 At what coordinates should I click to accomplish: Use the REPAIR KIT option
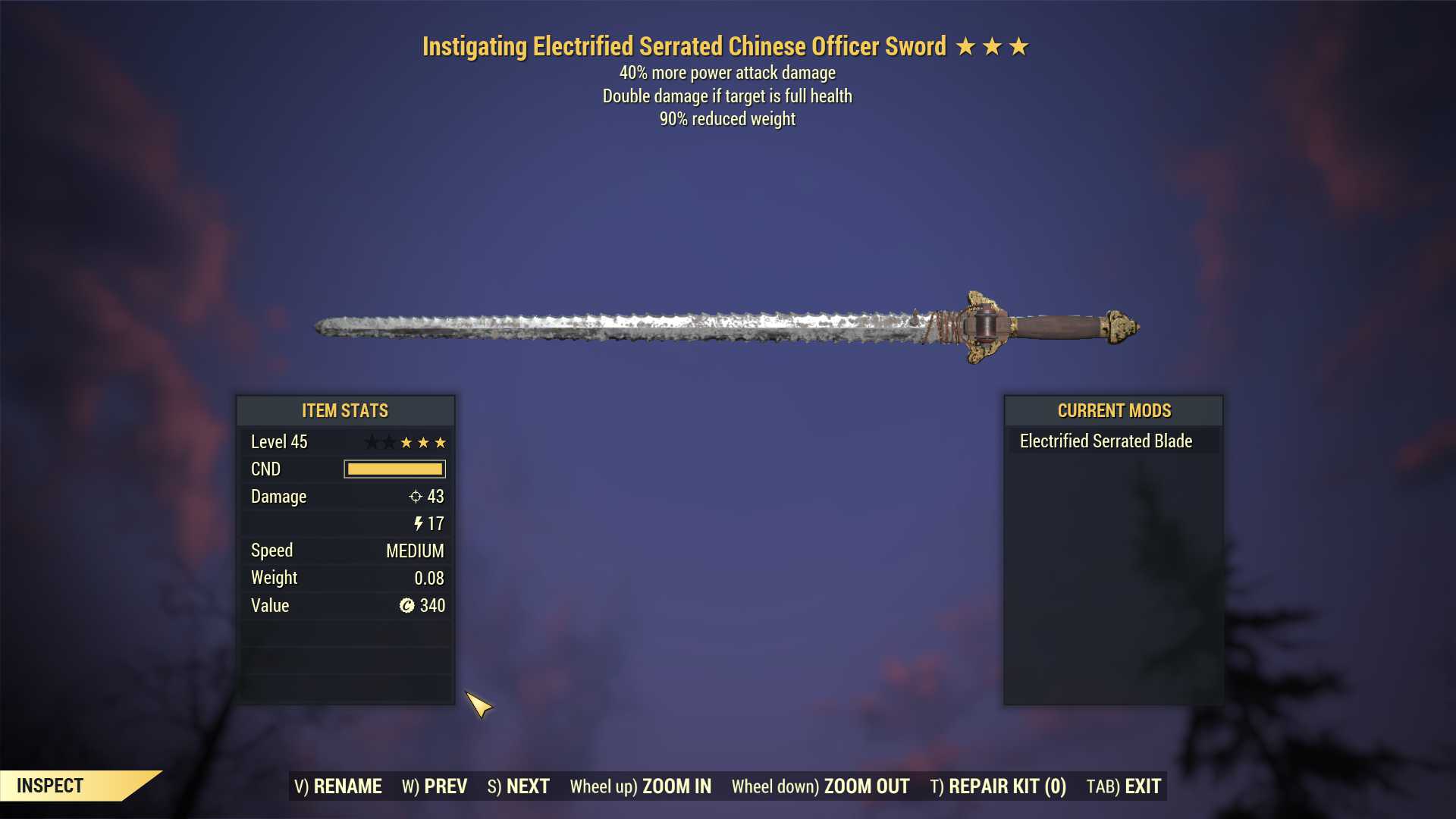tap(998, 786)
